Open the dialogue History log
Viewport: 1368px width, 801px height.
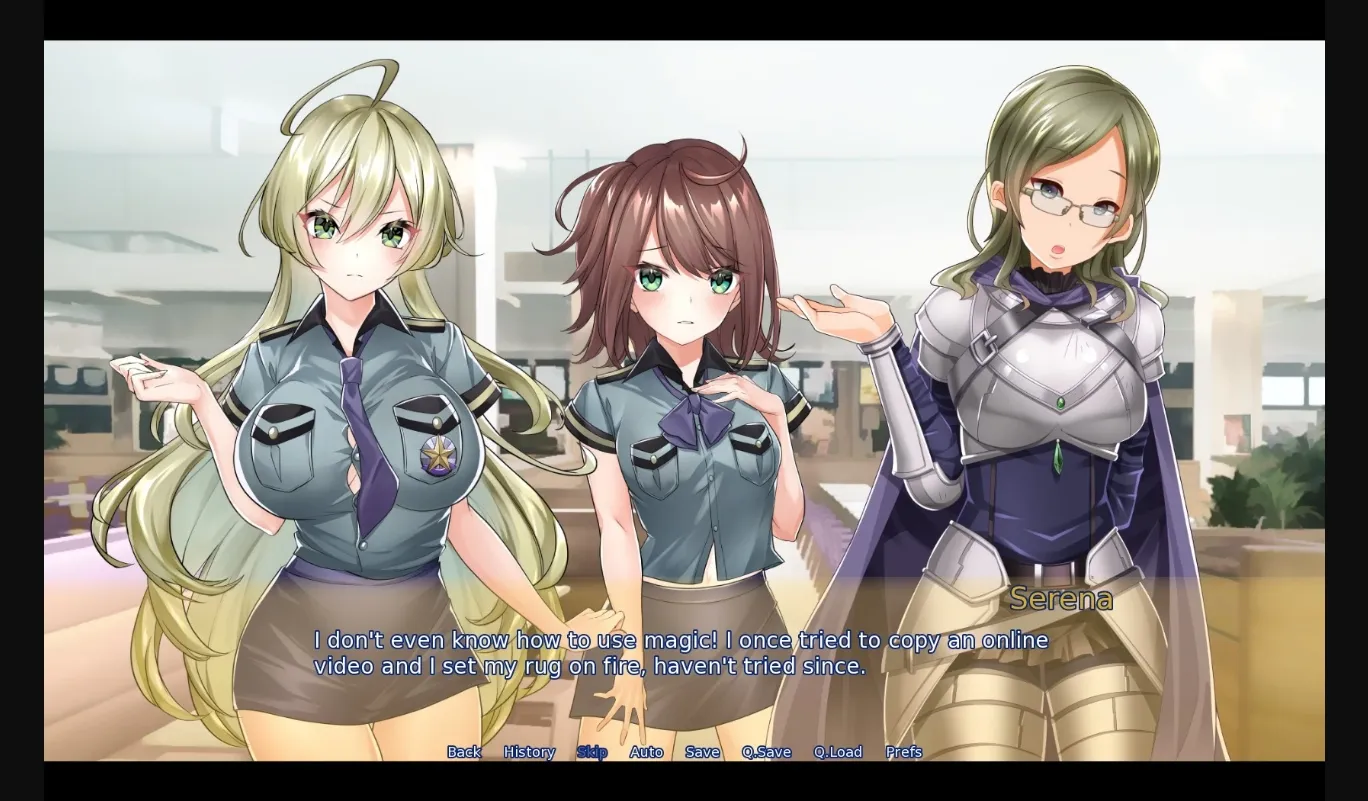pyautogui.click(x=528, y=751)
